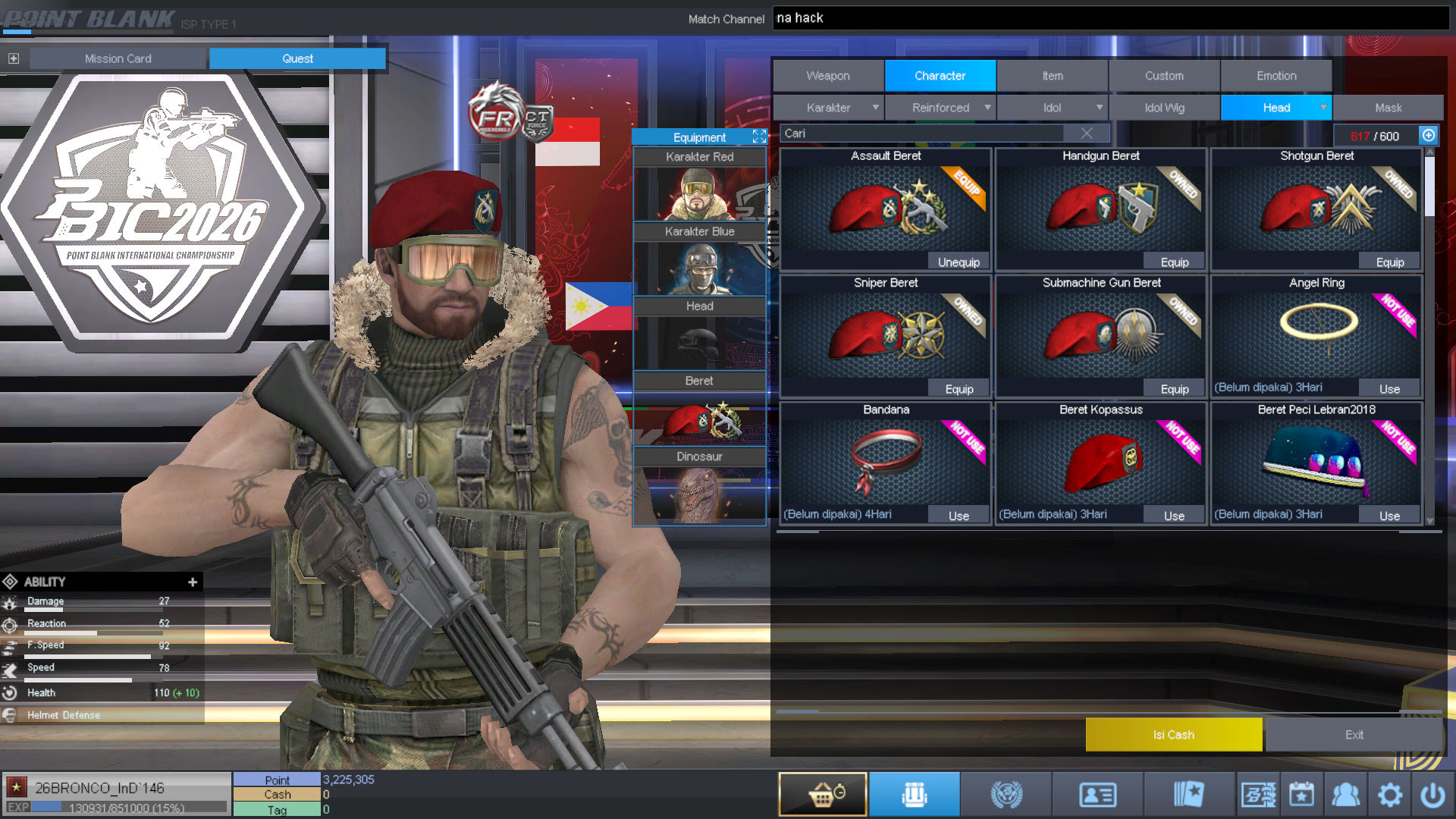
Task: Use the Beret Kopassus item
Action: coord(1174,516)
